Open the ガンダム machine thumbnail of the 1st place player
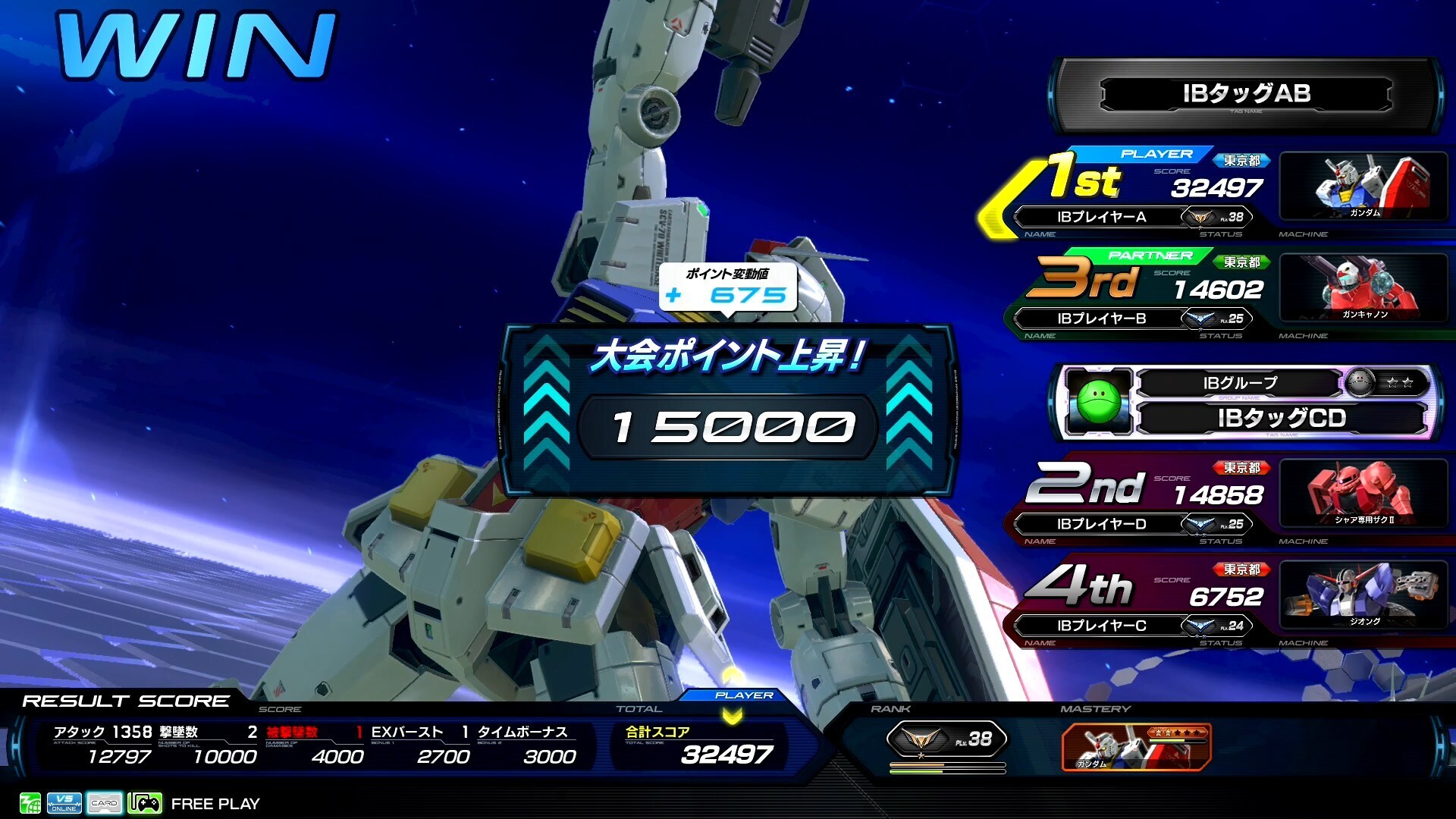Image resolution: width=1456 pixels, height=819 pixels. point(1363,187)
